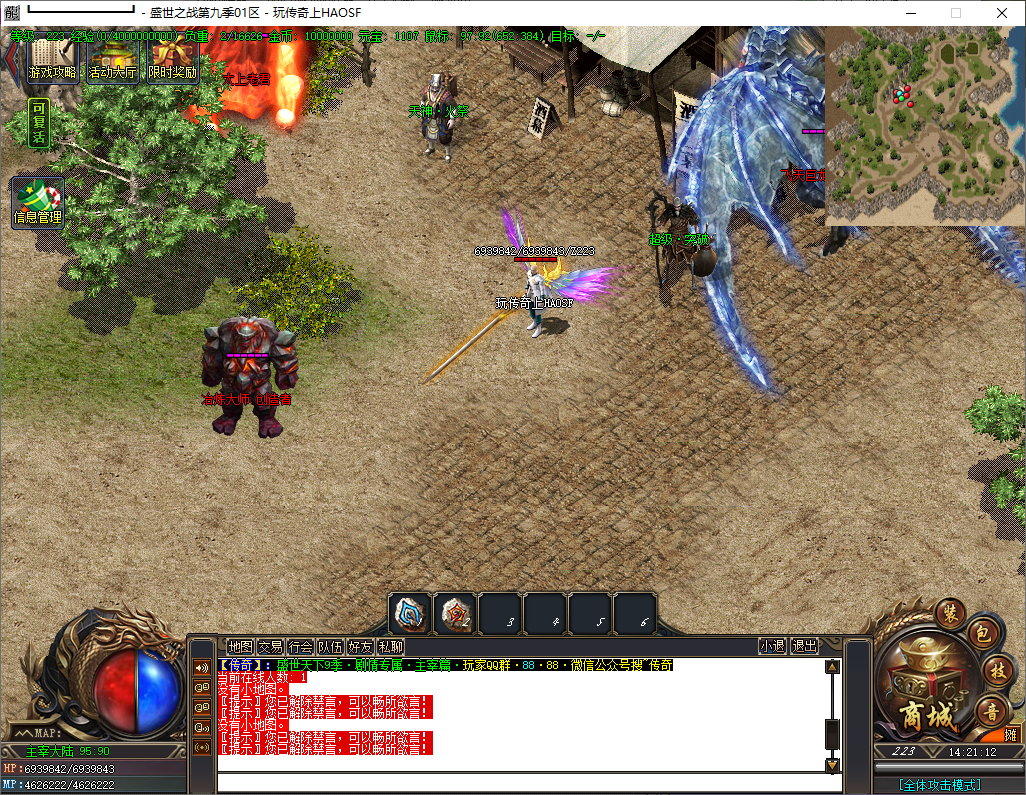Open the 地图 map tab
The height and width of the screenshot is (795, 1026).
240,647
